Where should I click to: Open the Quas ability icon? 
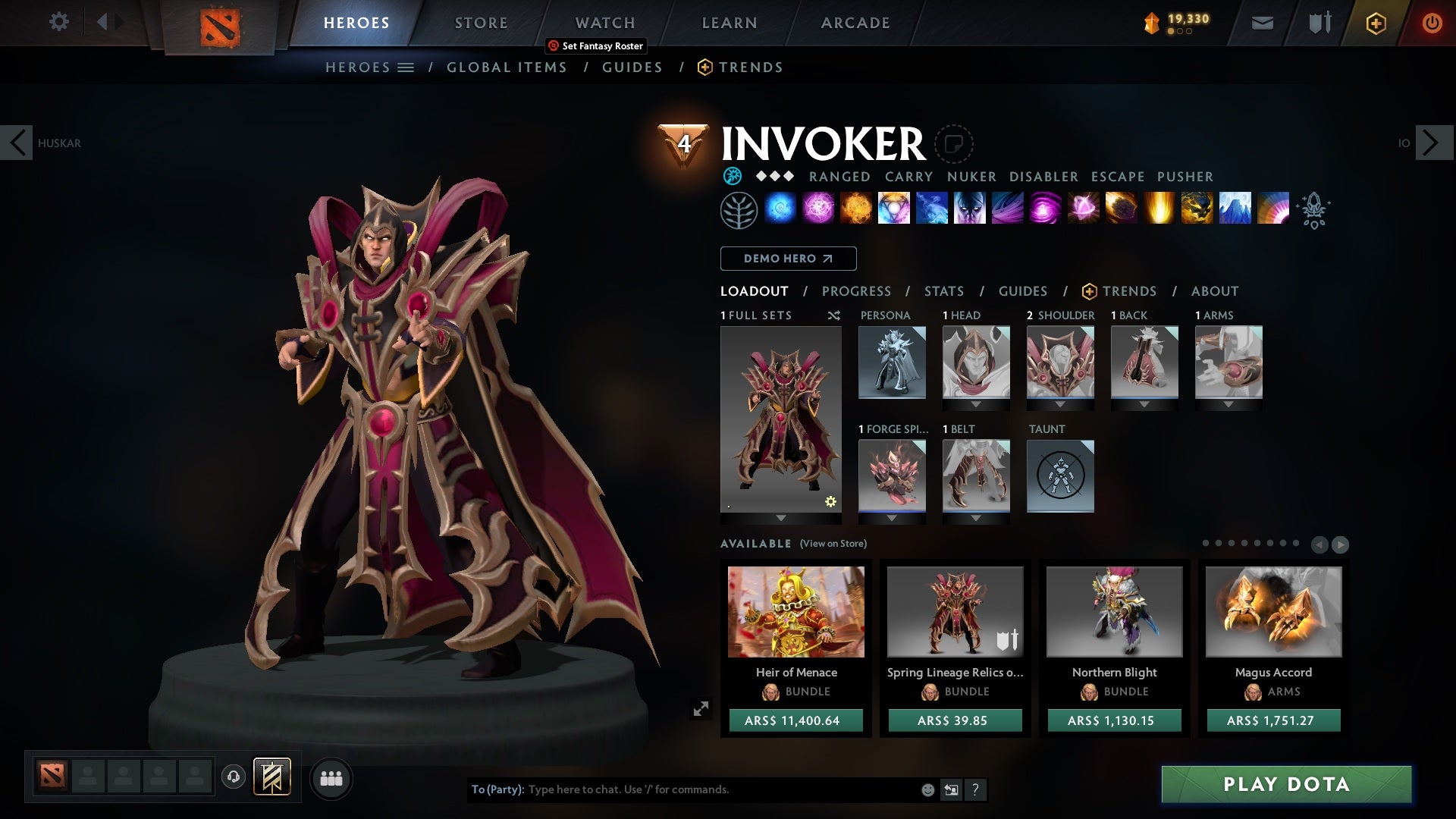click(781, 210)
